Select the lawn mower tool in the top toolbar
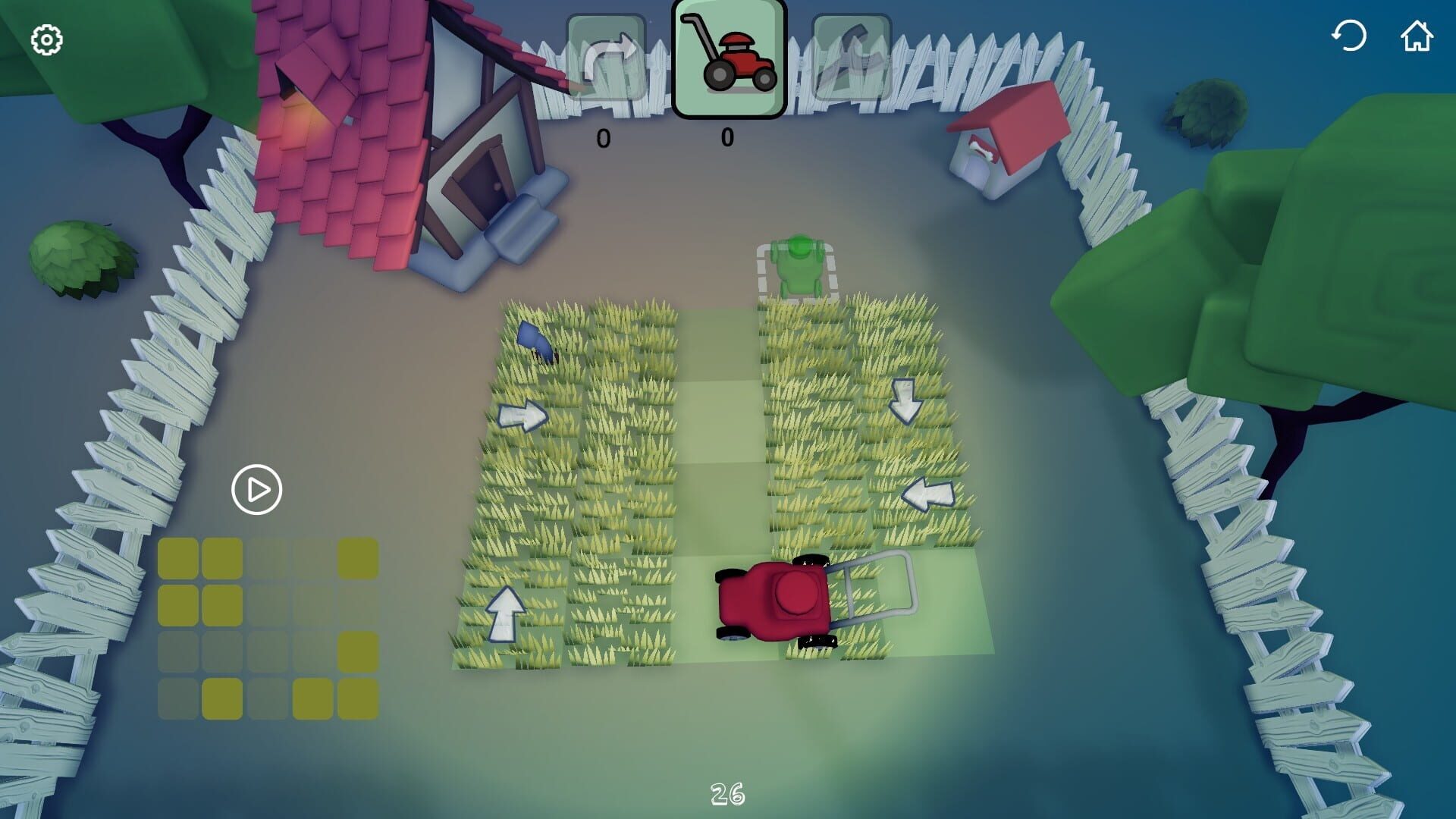The image size is (1456, 819). pos(728,57)
